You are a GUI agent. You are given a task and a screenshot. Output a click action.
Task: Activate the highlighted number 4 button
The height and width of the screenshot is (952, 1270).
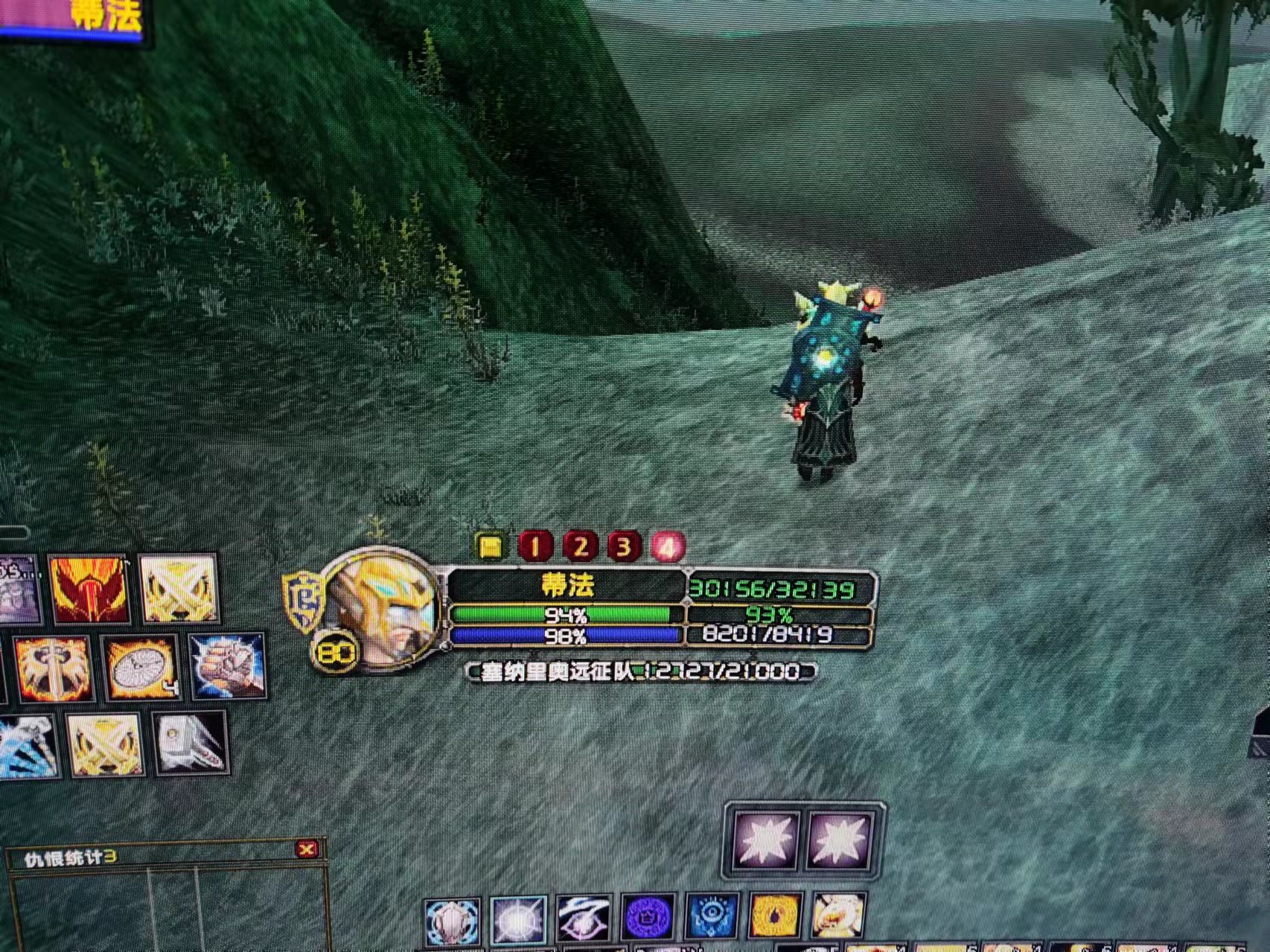tap(668, 547)
